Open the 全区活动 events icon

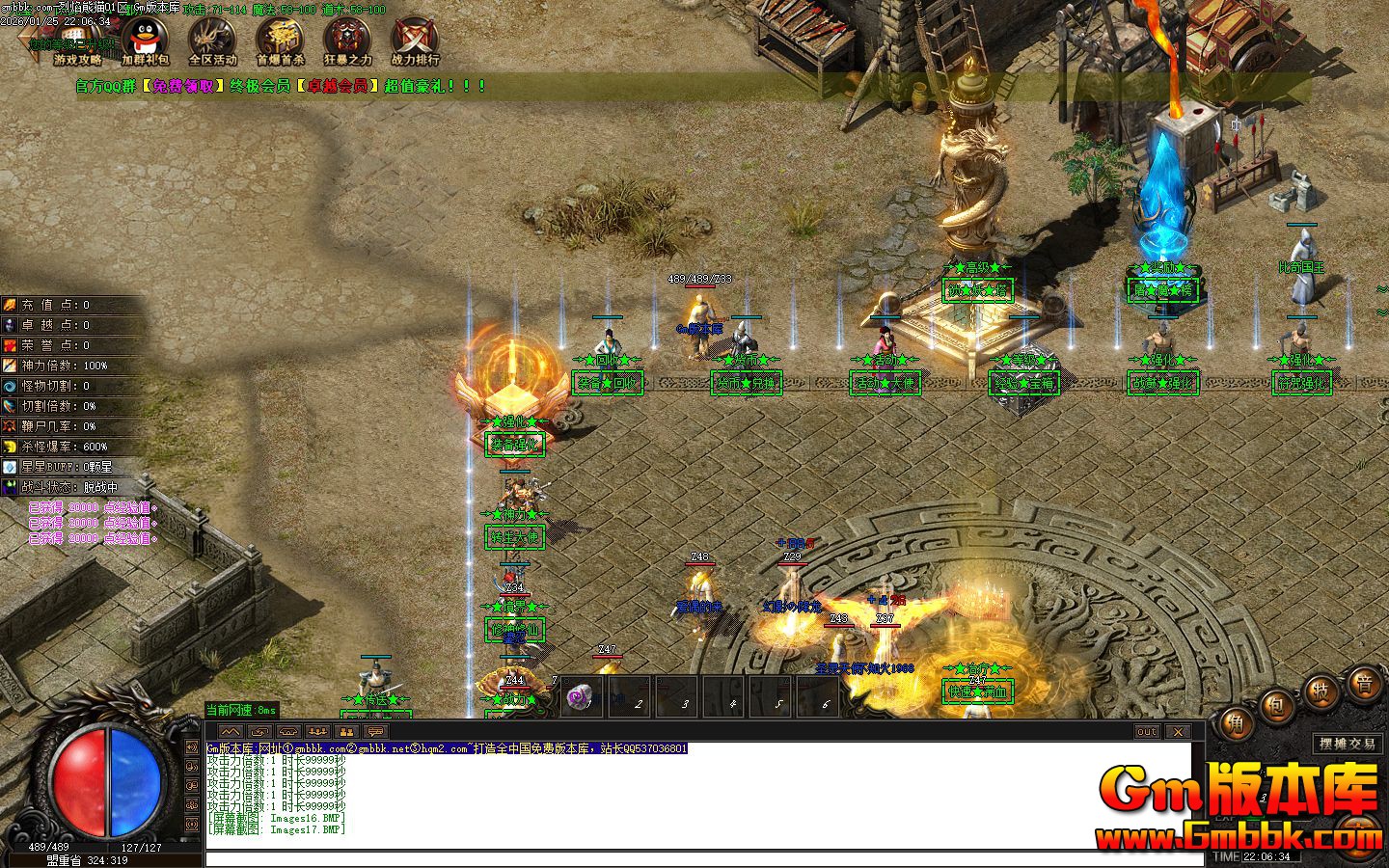(212, 41)
